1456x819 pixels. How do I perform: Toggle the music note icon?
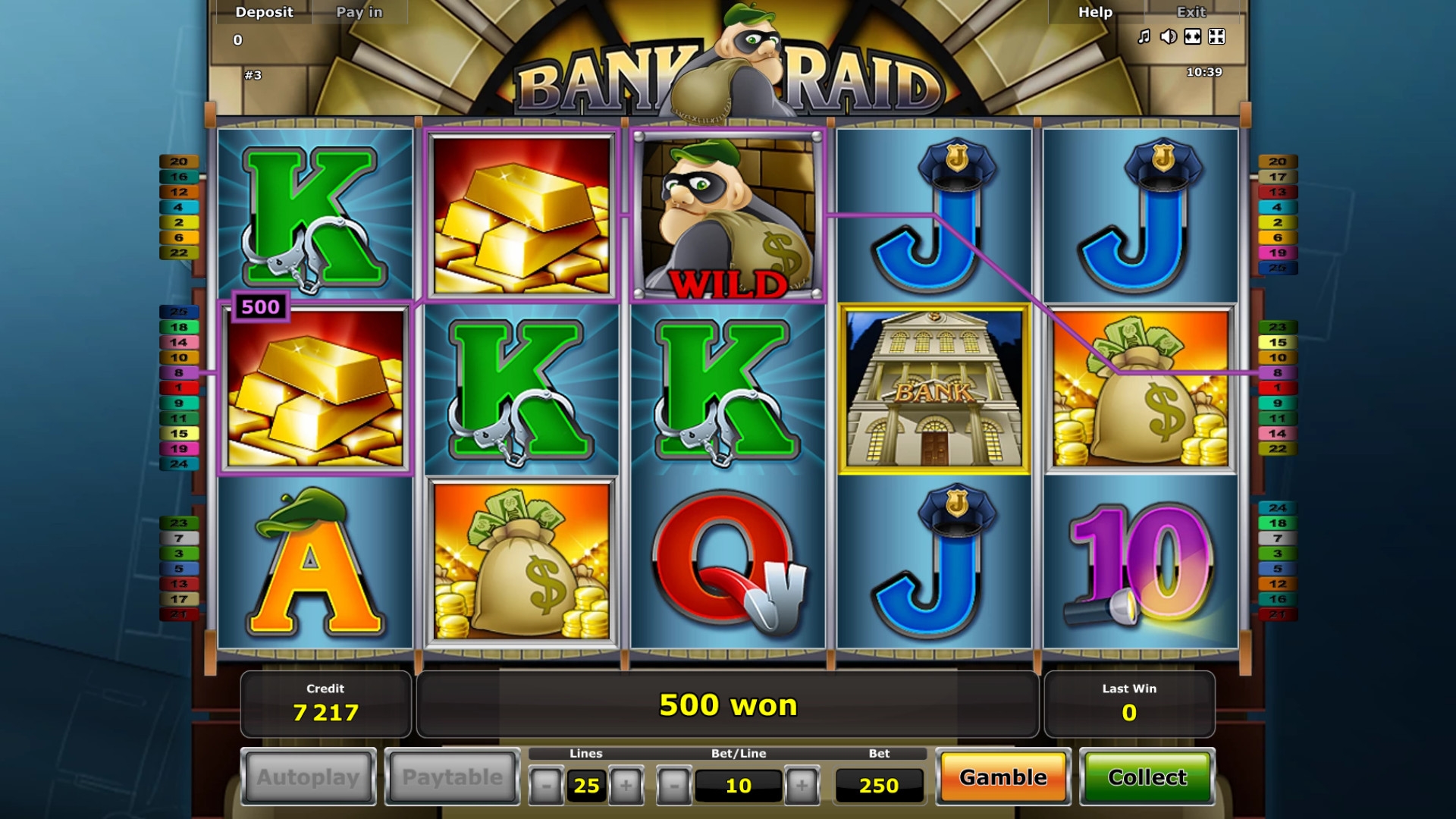[x=1144, y=36]
